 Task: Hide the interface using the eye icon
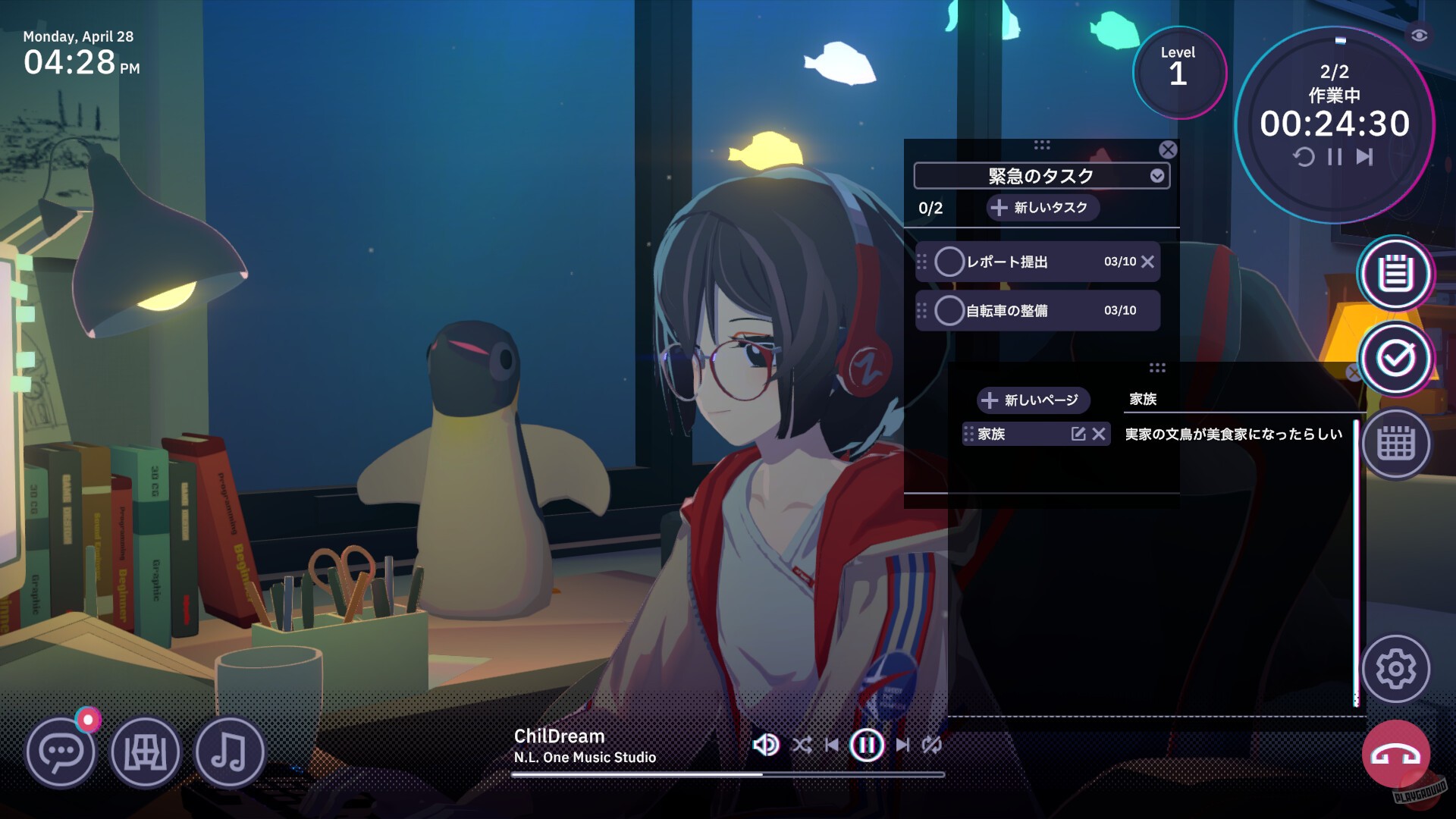[x=1421, y=35]
